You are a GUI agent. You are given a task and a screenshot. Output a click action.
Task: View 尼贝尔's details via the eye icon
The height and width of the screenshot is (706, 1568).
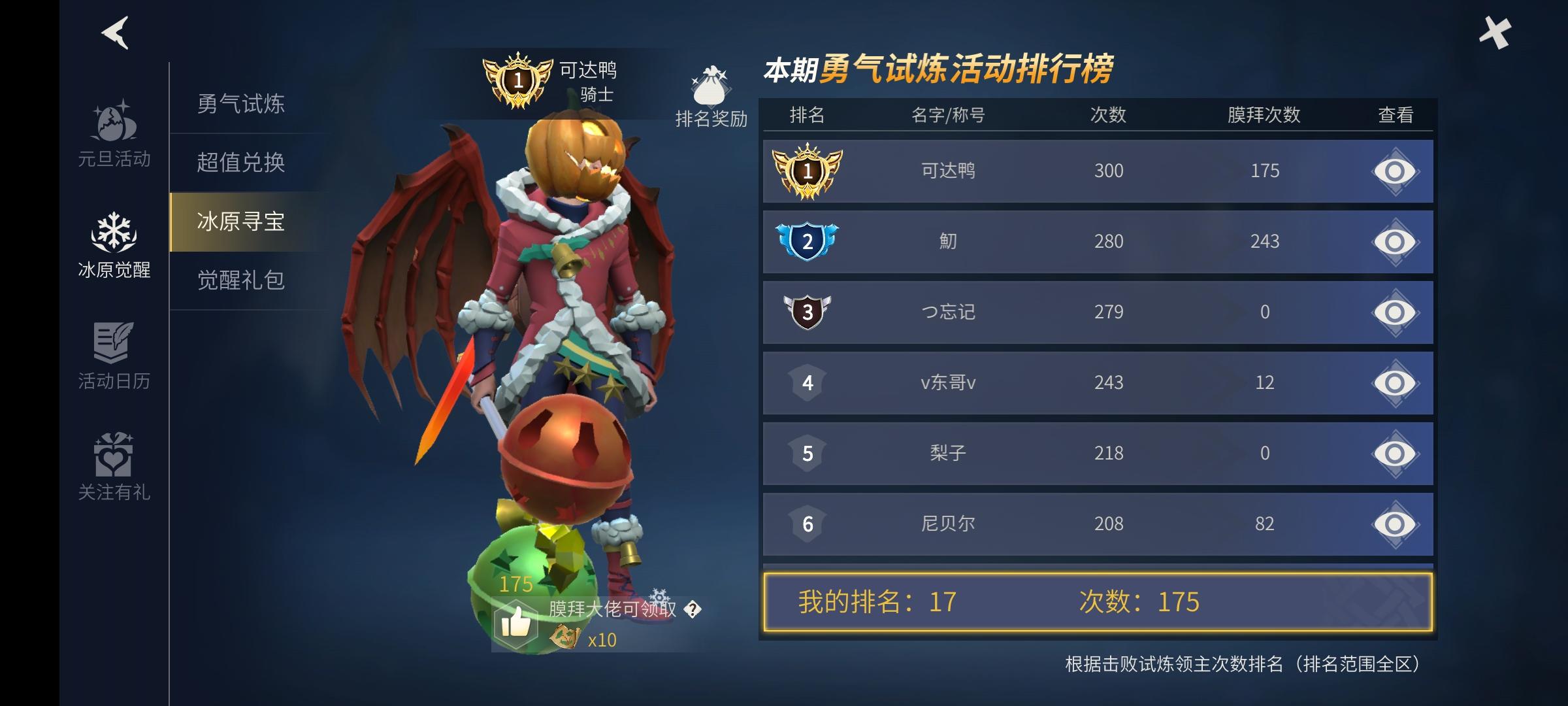pyautogui.click(x=1394, y=523)
